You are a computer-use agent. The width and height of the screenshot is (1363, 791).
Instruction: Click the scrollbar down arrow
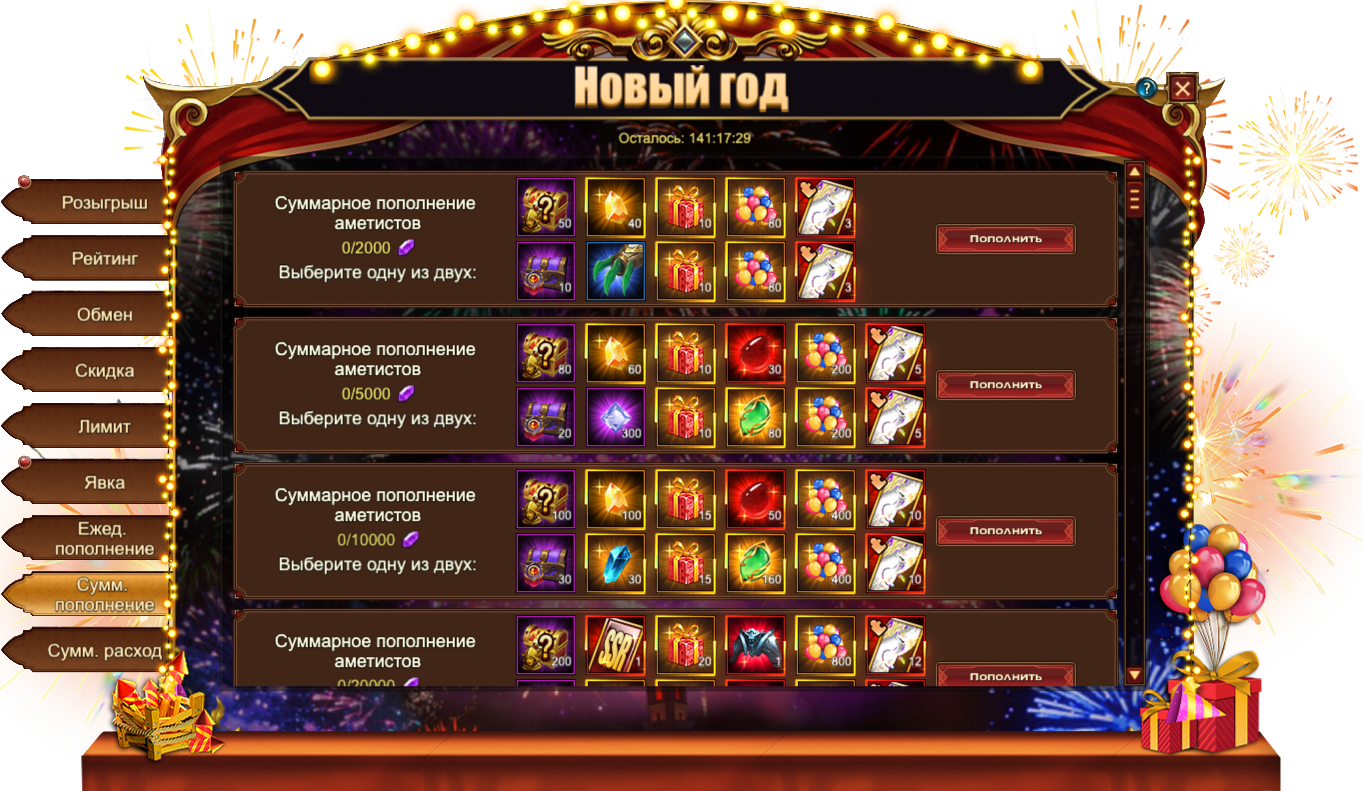[1134, 675]
